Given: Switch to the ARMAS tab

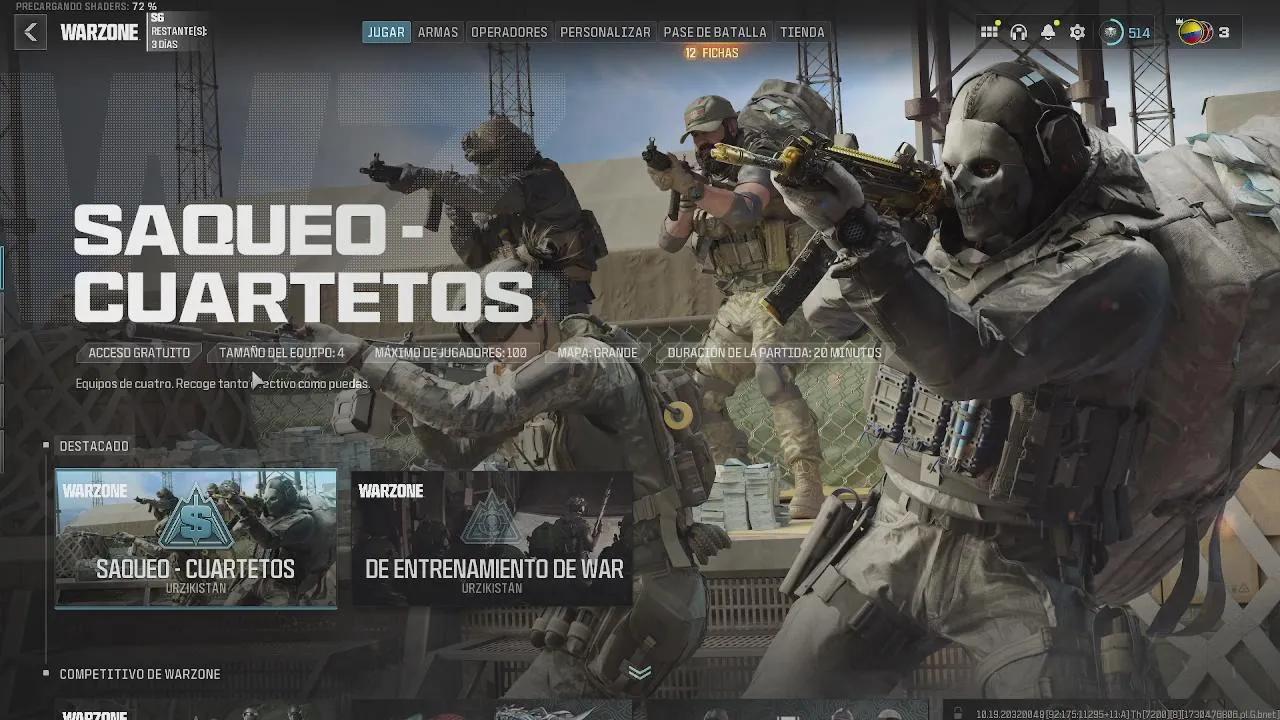Looking at the screenshot, I should (438, 31).
